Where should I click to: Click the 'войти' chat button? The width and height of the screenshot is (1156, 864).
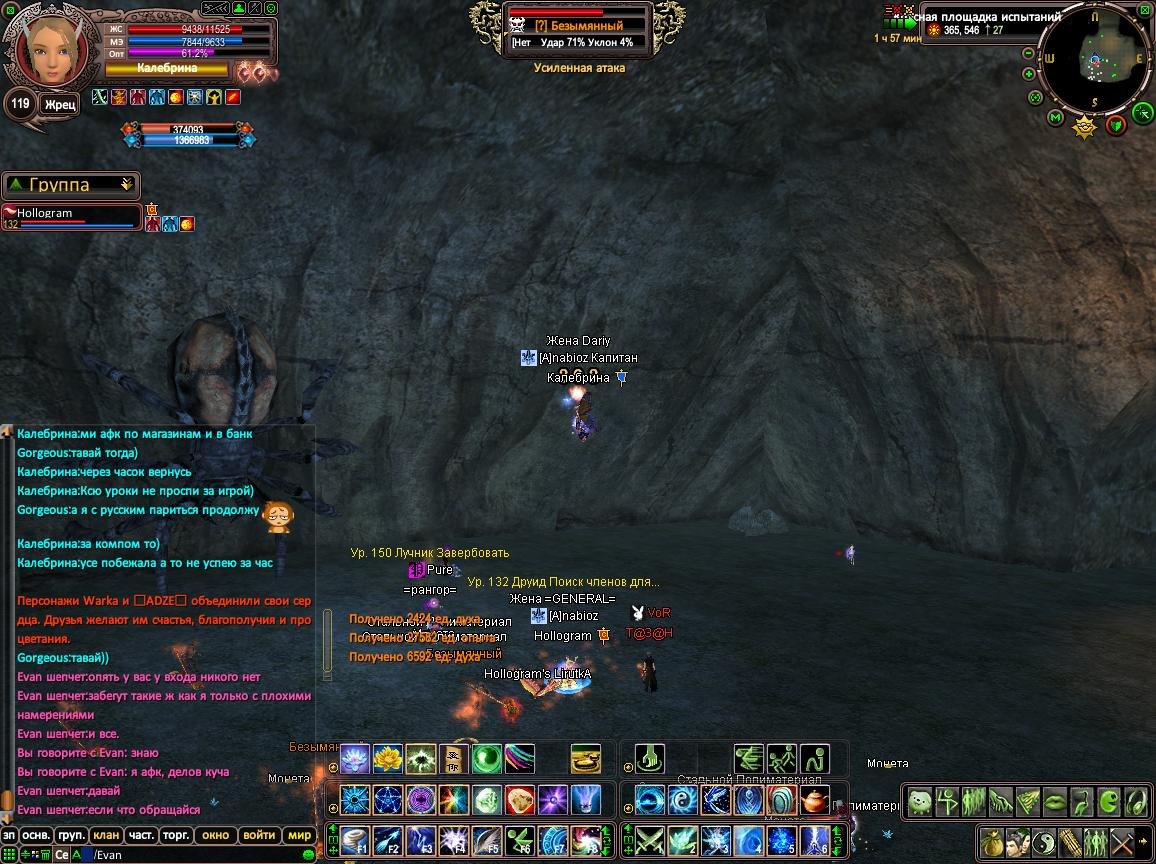pyautogui.click(x=258, y=835)
